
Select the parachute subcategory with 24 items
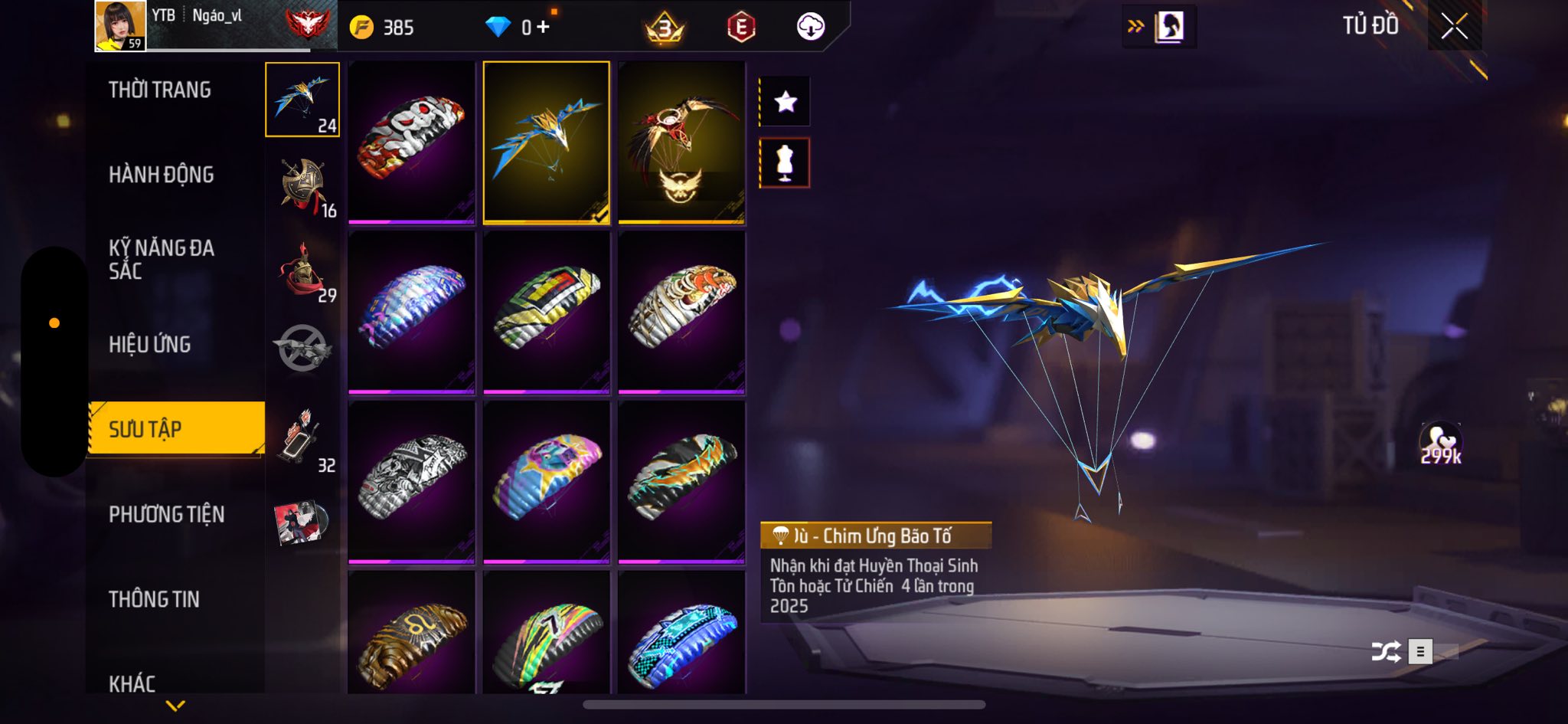coord(302,100)
